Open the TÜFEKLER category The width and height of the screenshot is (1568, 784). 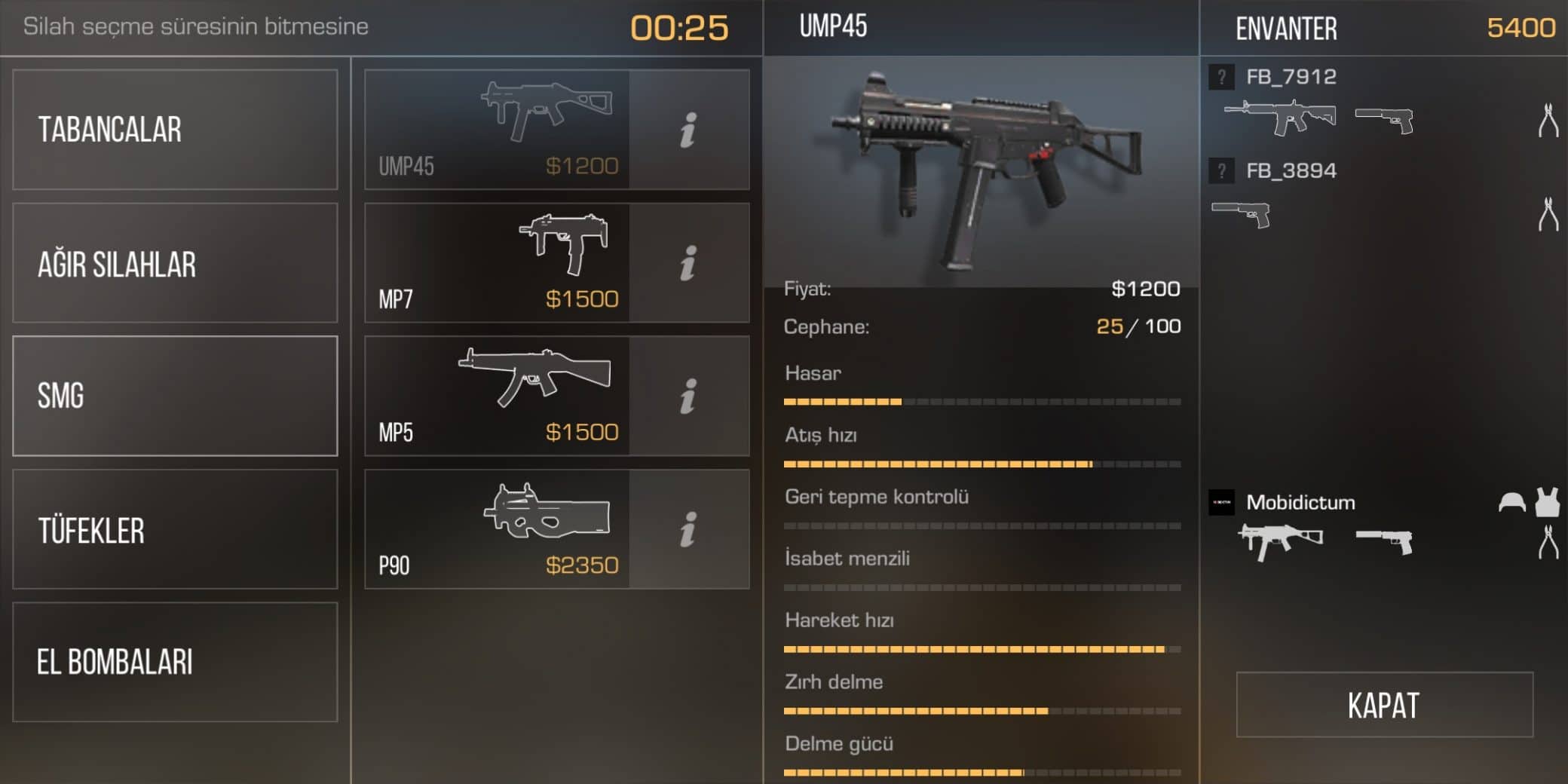175,529
